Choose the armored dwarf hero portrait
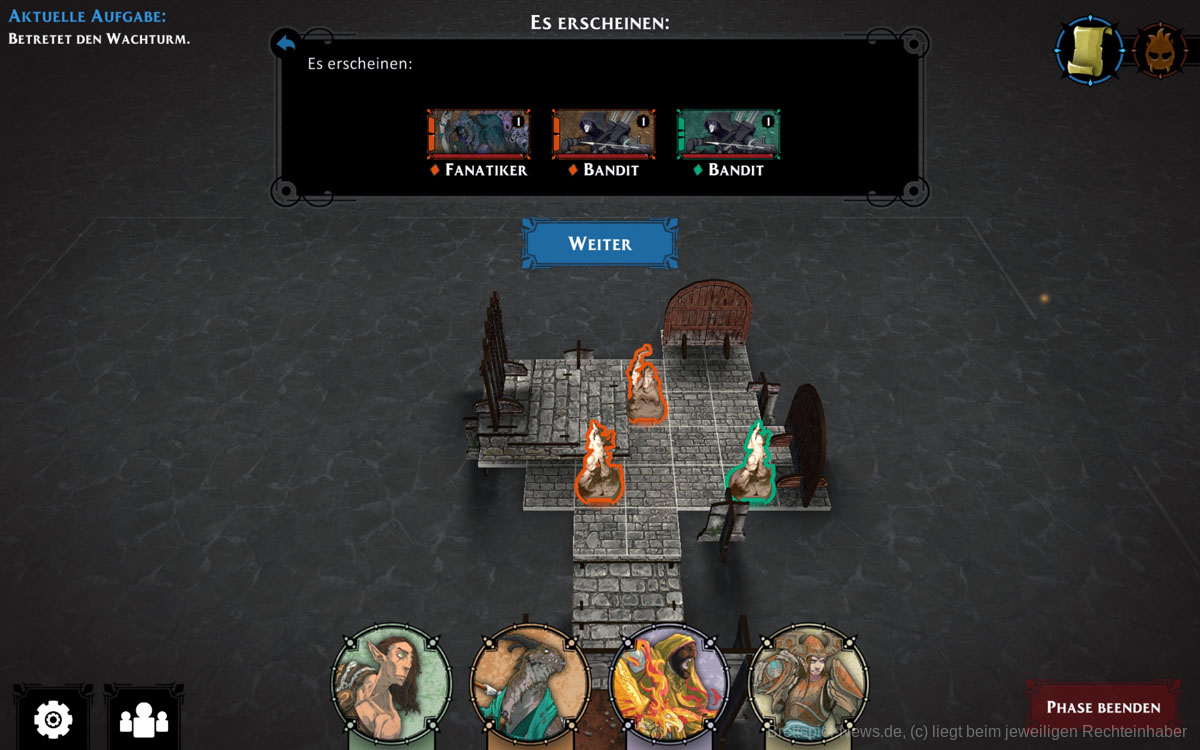Viewport: 1200px width, 750px height. [x=808, y=684]
